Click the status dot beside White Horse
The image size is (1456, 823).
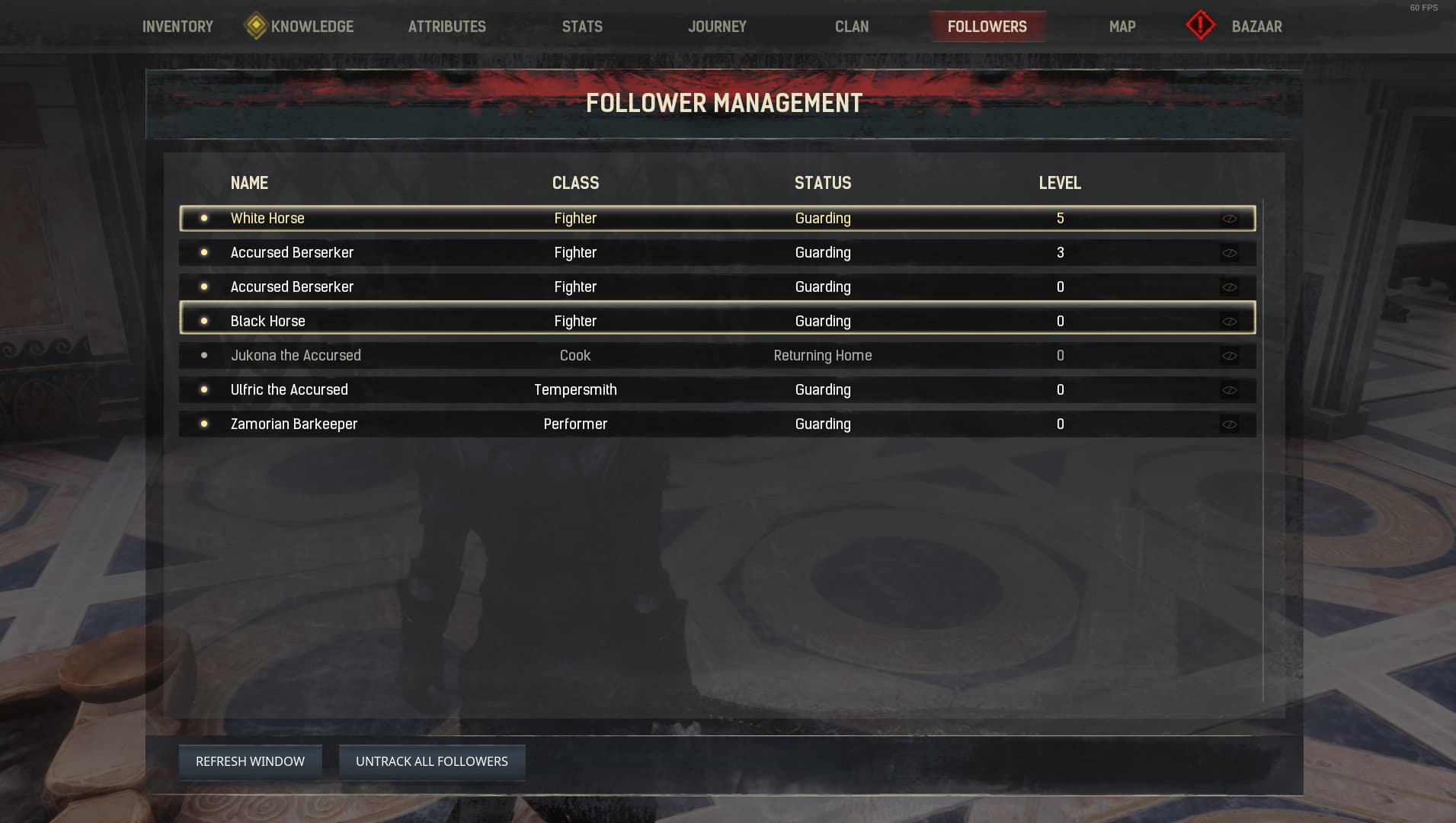point(204,218)
